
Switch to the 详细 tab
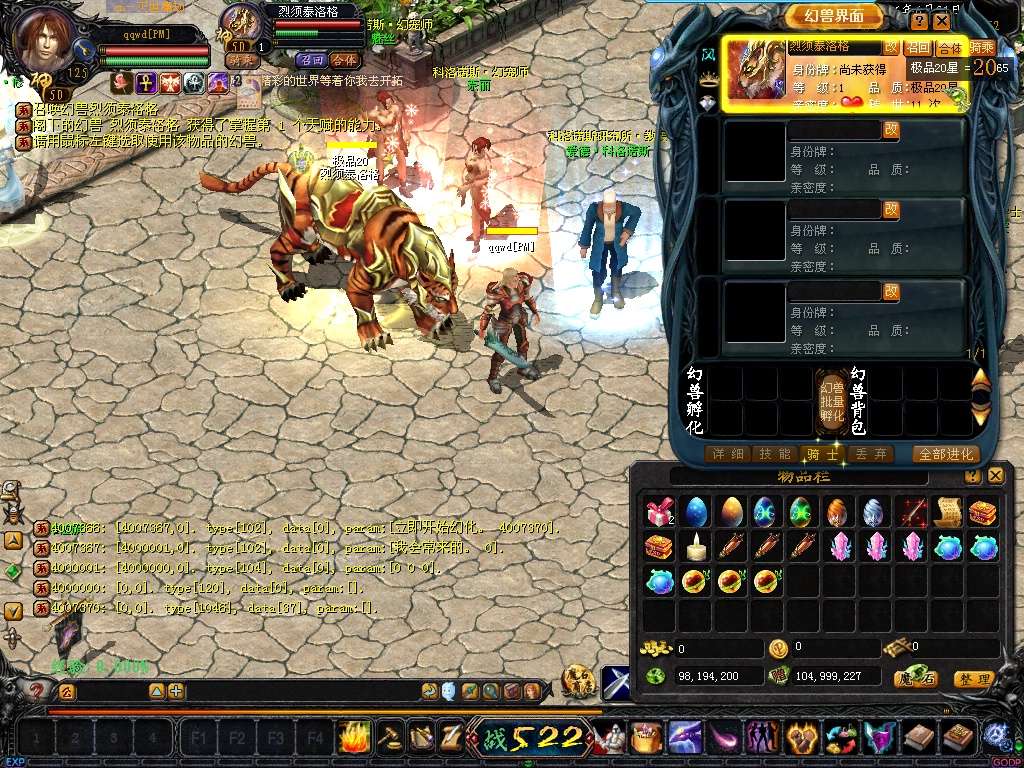[x=727, y=454]
